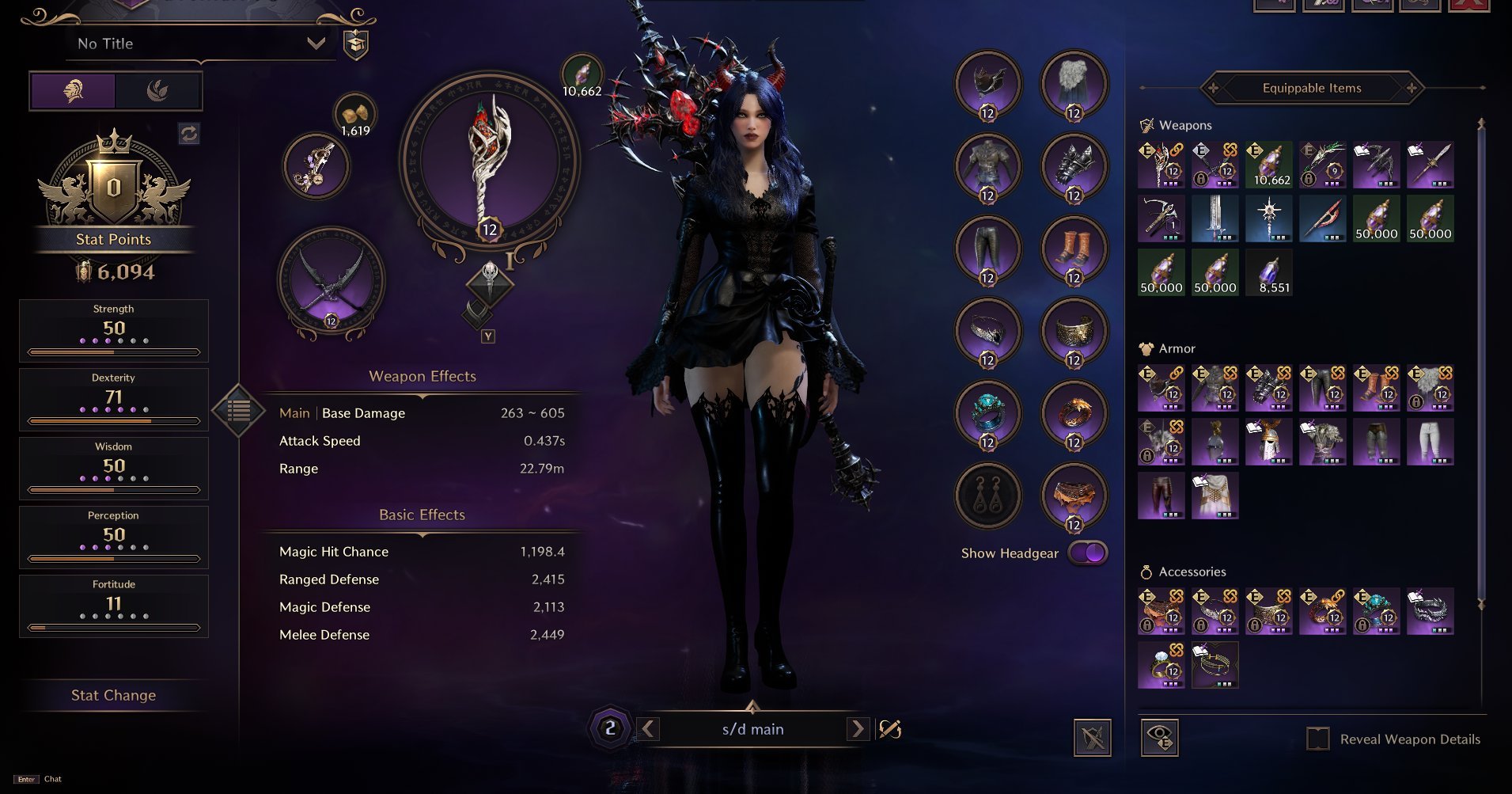Viewport: 1512px width, 794px height.
Task: Click the Stat Change button
Action: coord(113,695)
